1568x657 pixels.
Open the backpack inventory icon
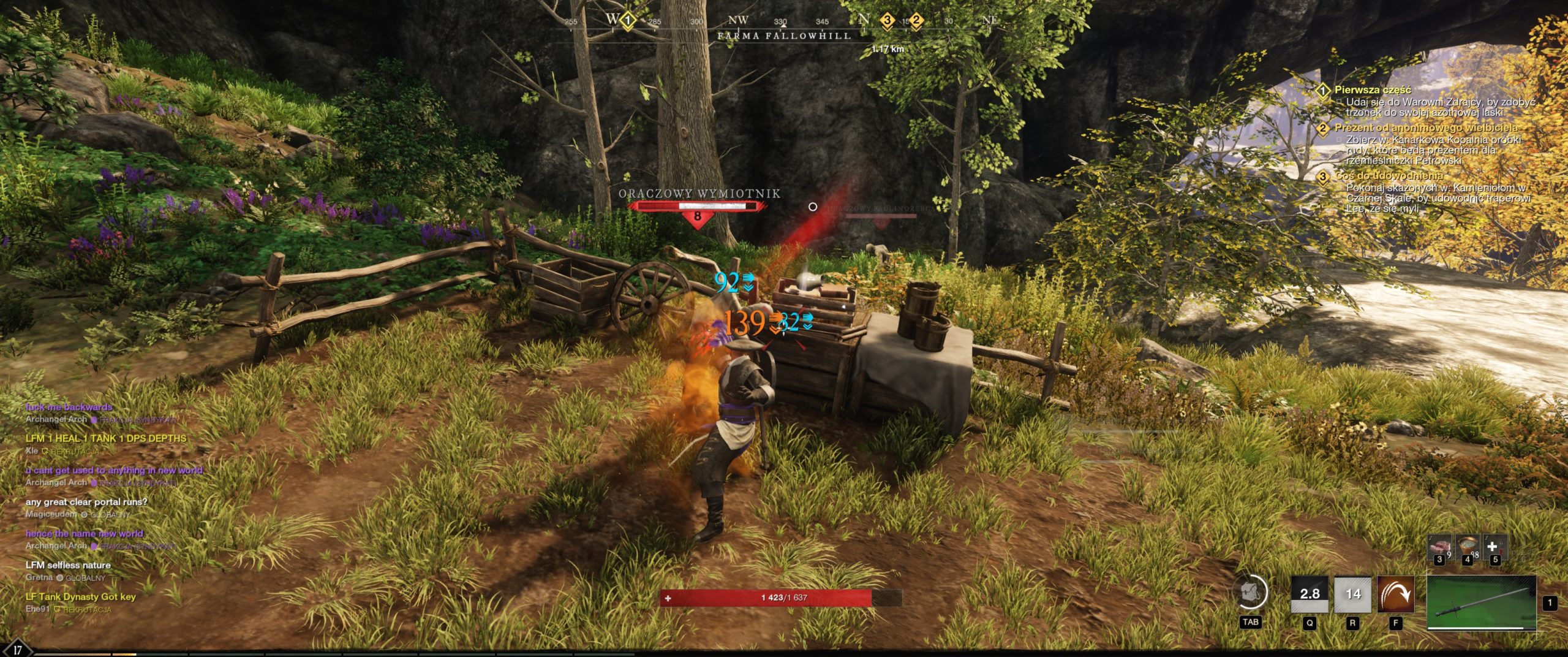[1249, 593]
